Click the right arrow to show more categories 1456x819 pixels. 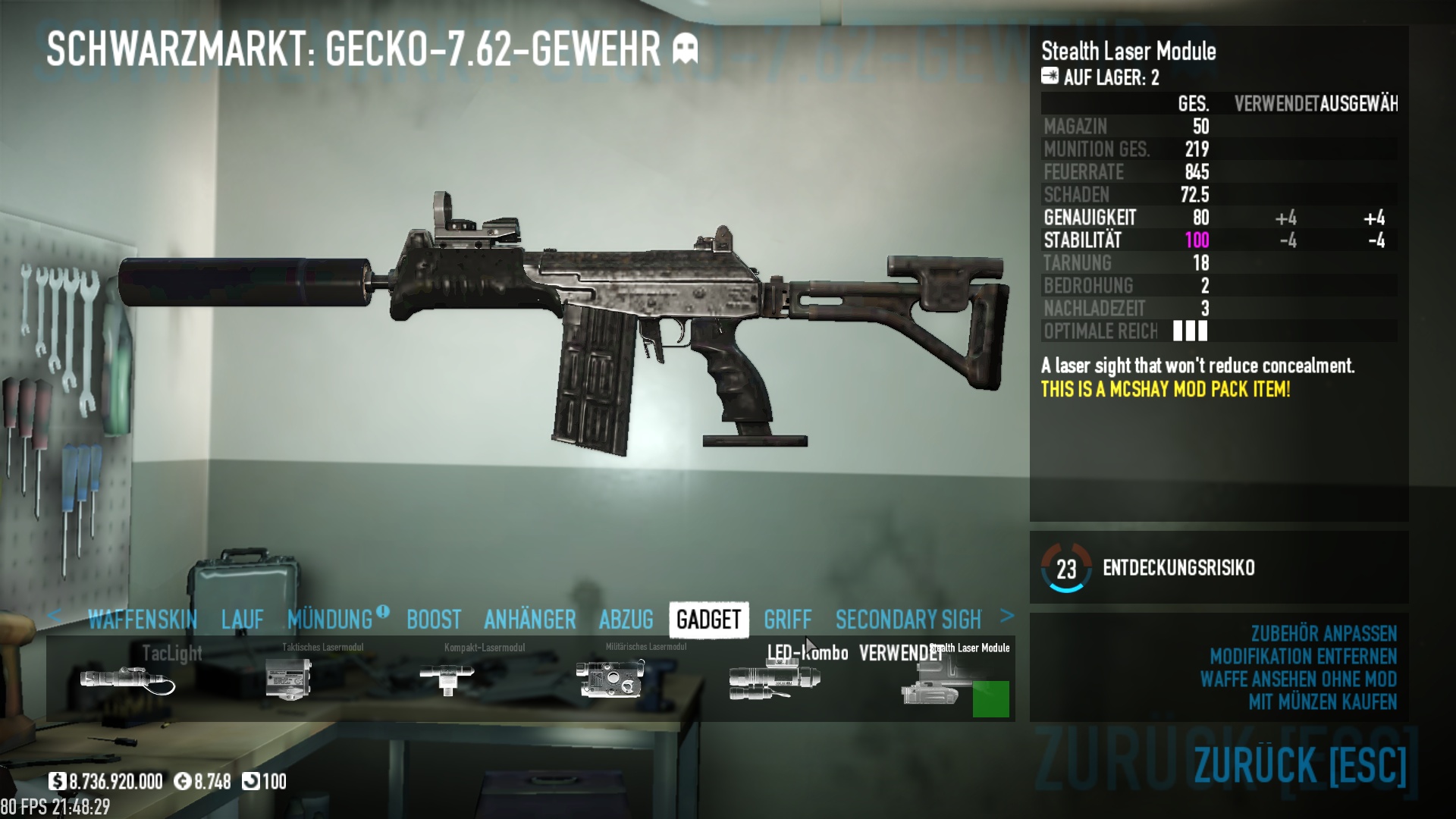(1007, 616)
